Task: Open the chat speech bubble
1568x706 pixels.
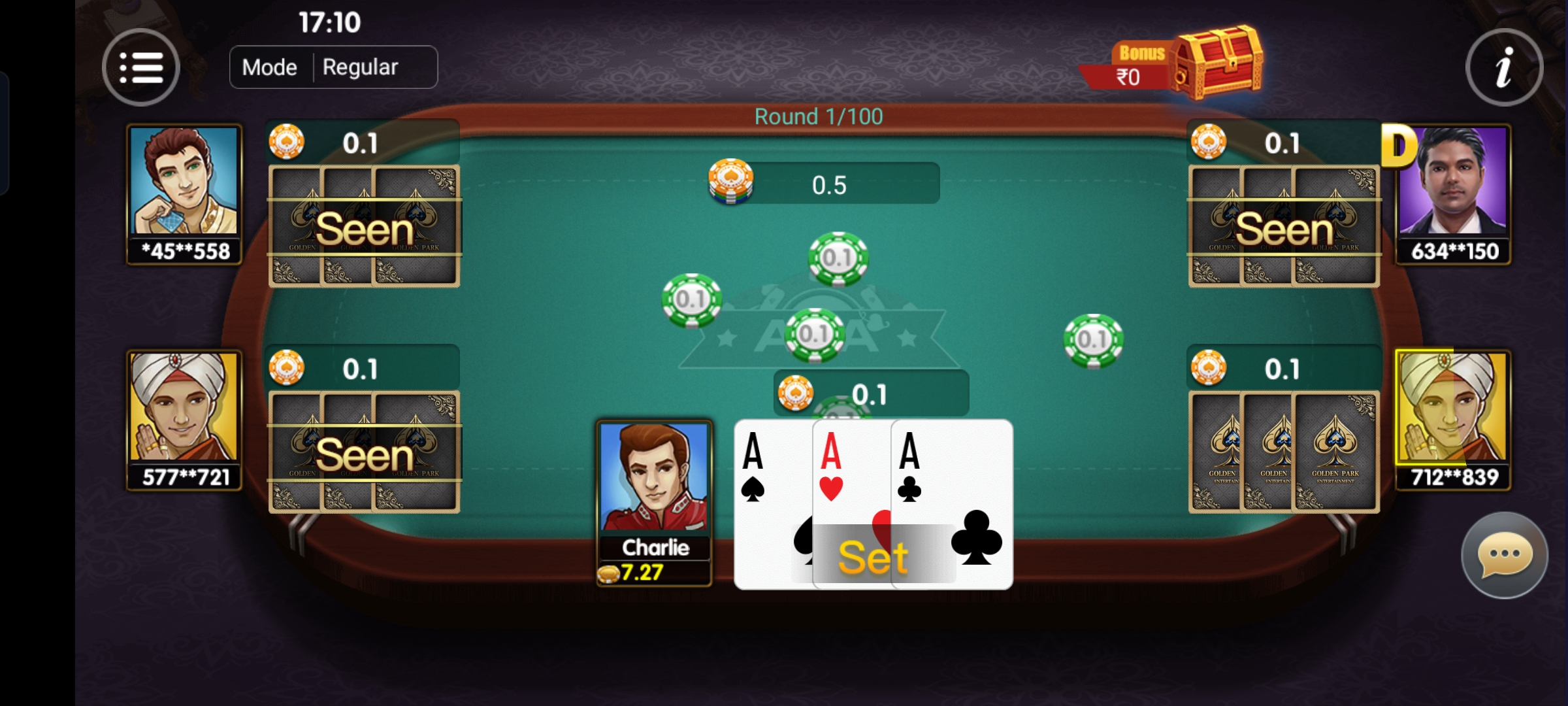Action: [x=1504, y=555]
